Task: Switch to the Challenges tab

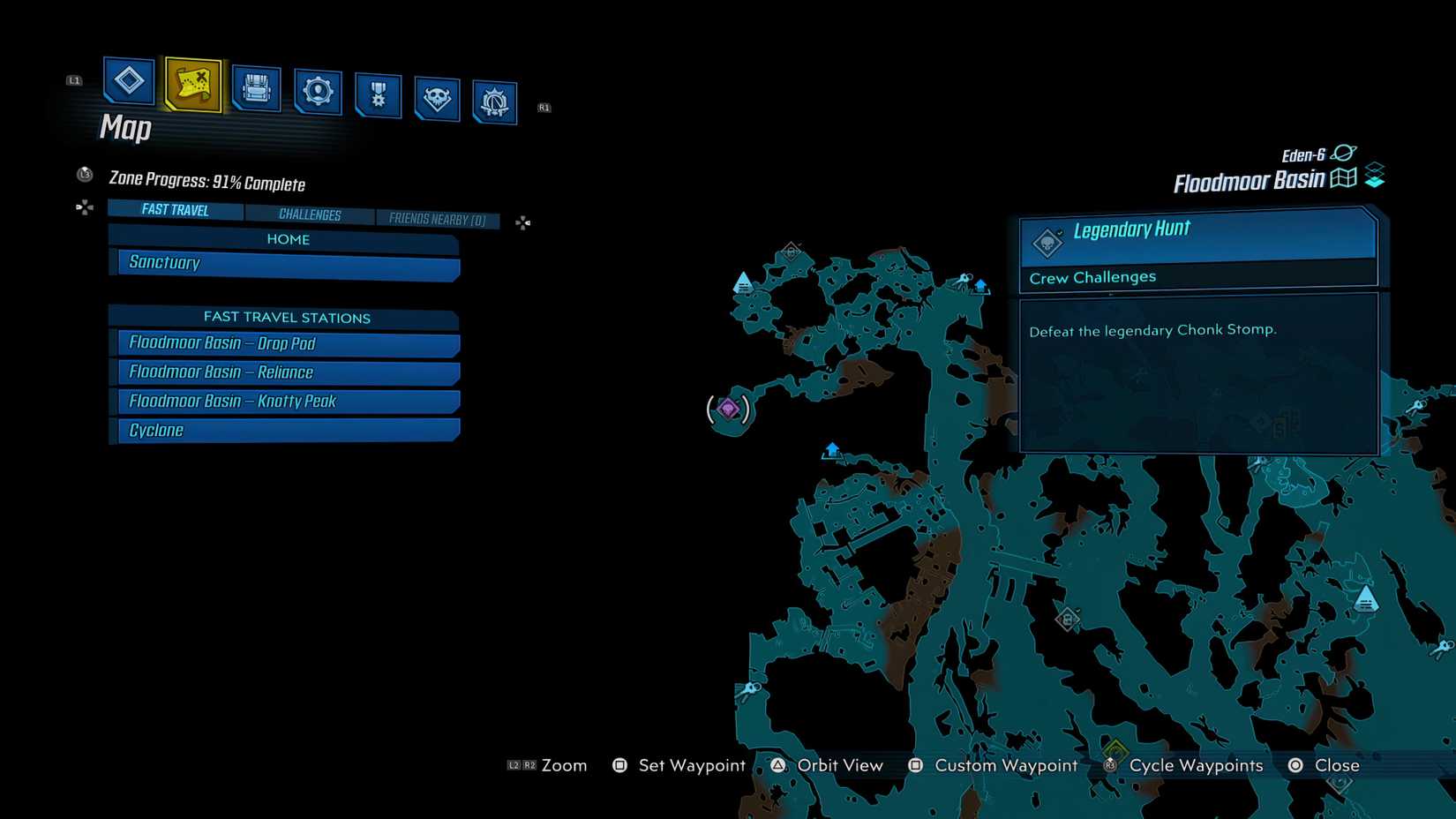Action: tap(311, 214)
